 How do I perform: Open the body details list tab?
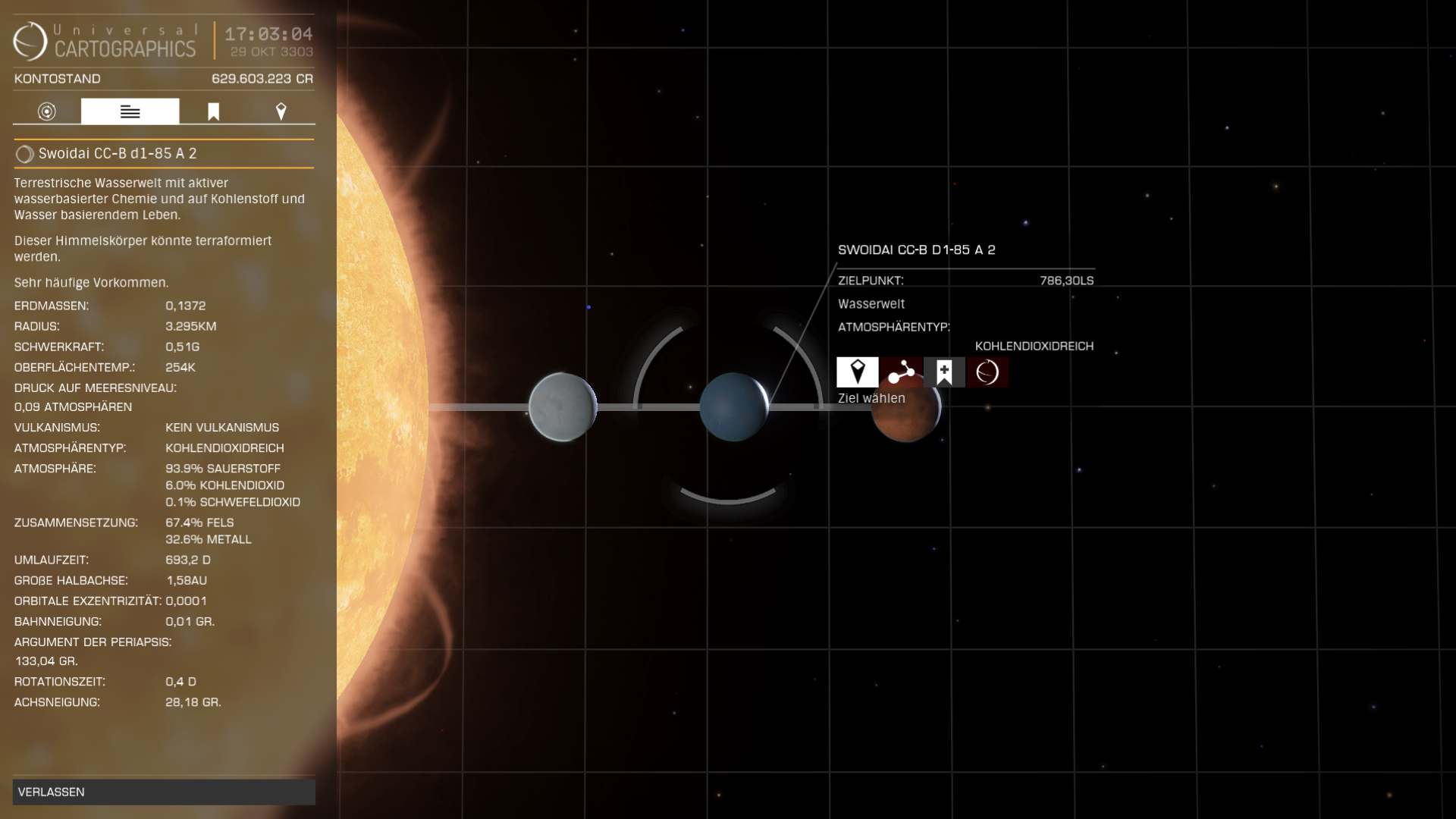130,112
